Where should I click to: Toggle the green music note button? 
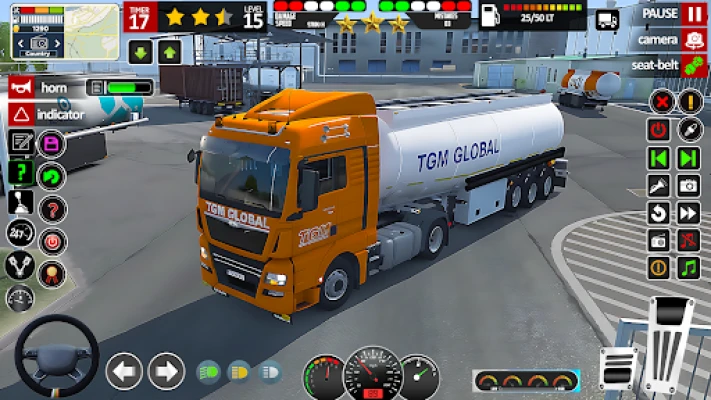click(688, 268)
